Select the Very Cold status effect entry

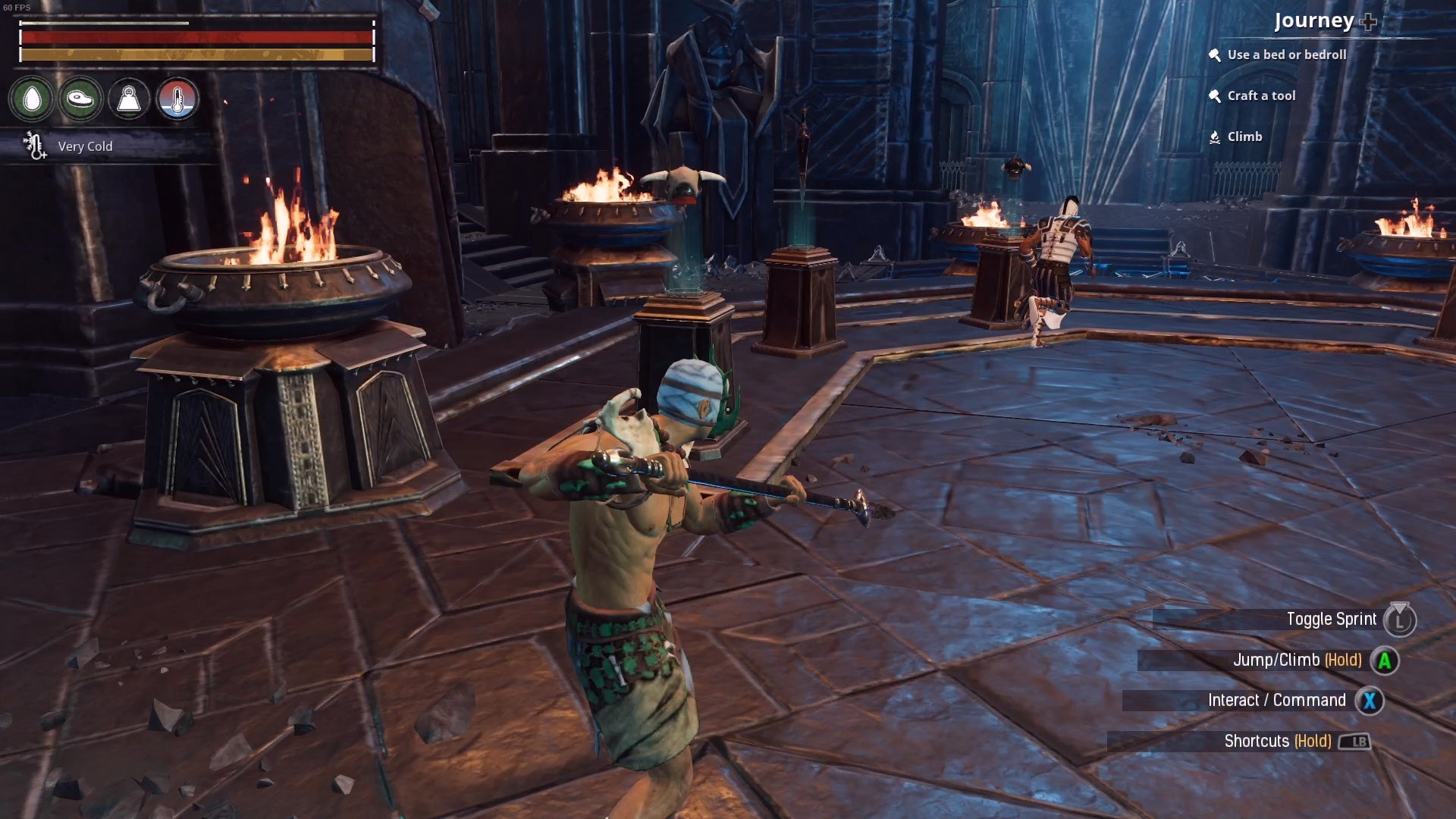click(84, 146)
